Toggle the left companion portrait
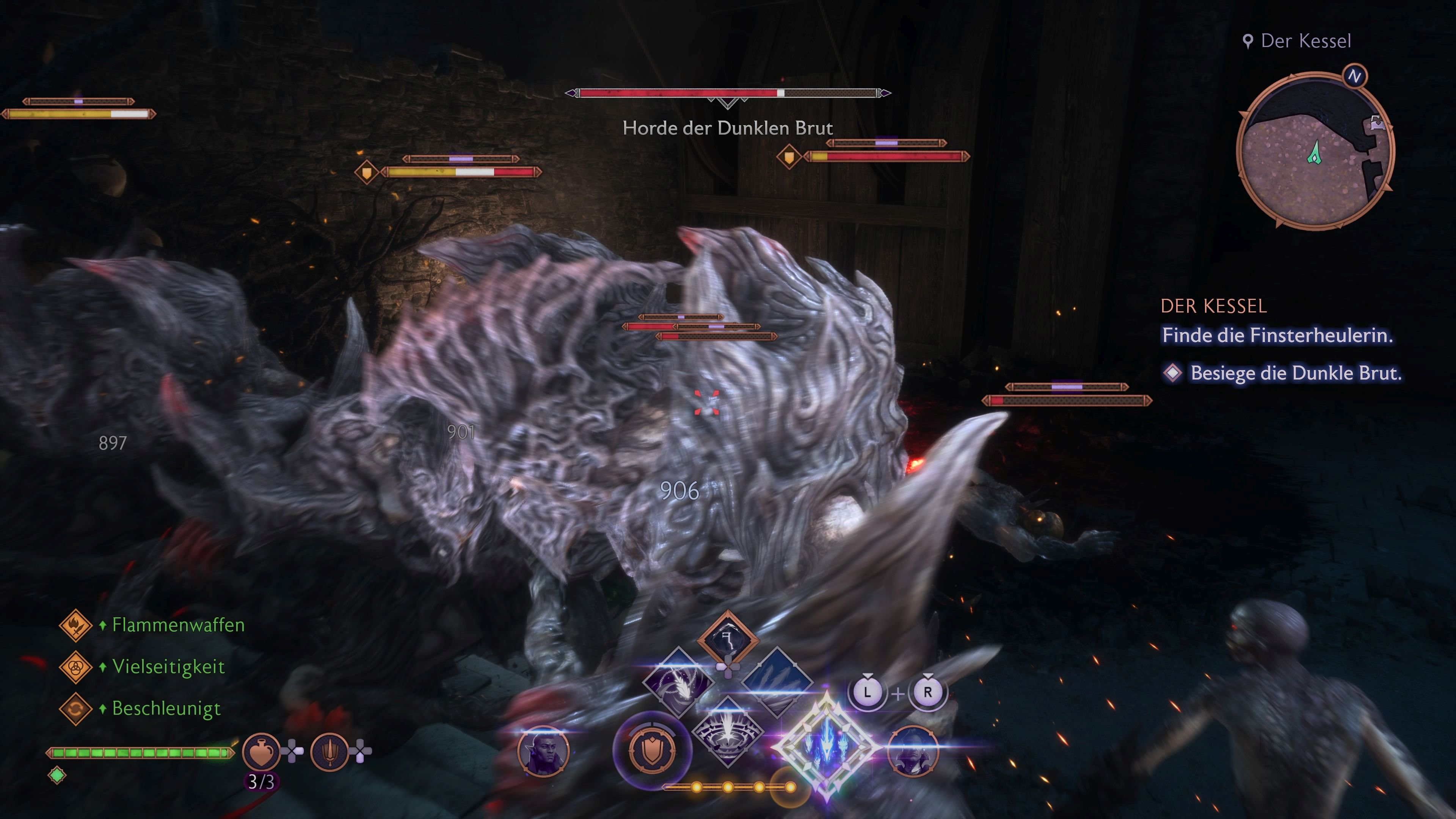This screenshot has width=1456, height=819. (544, 752)
